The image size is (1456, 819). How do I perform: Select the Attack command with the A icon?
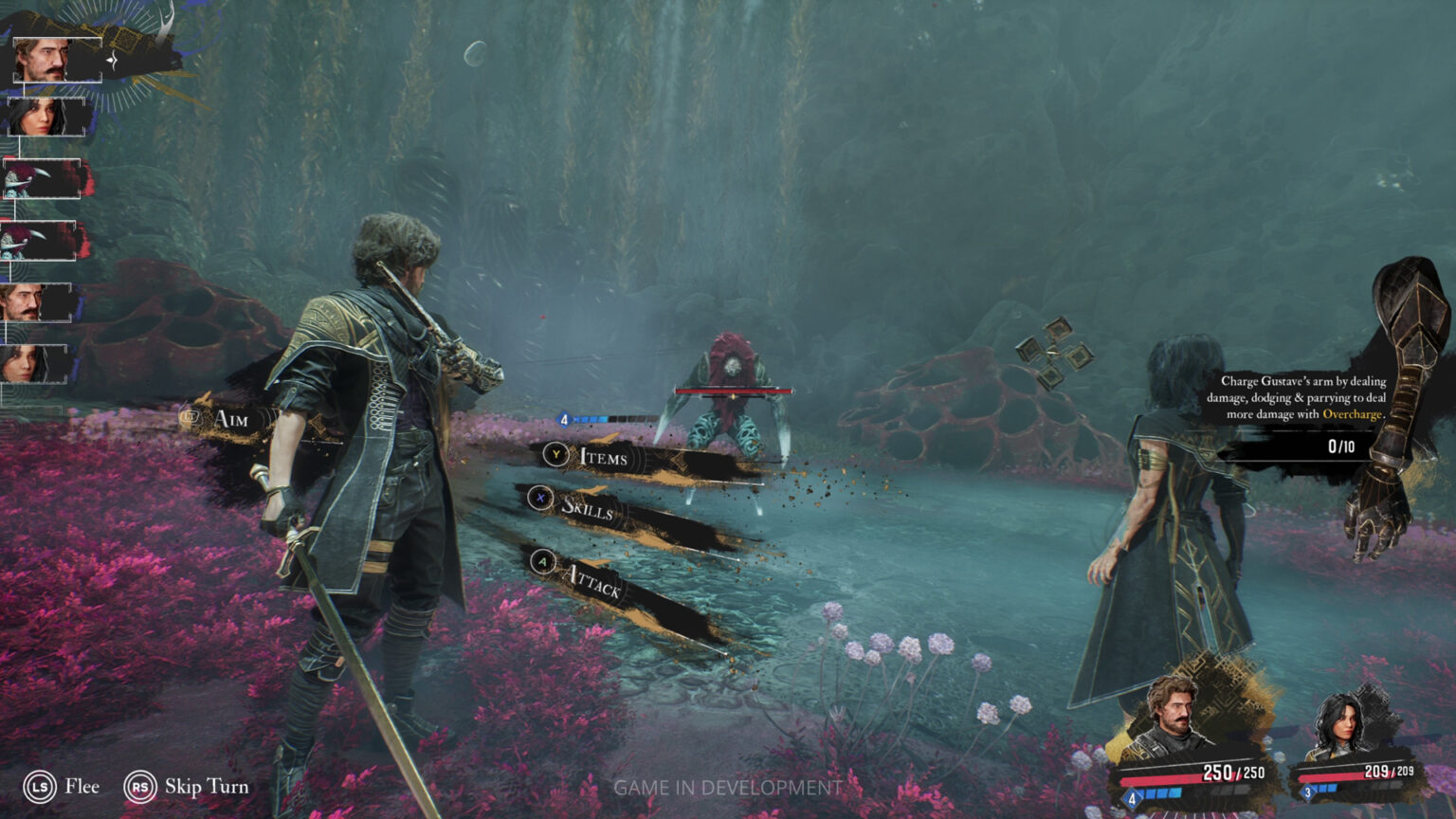542,563
